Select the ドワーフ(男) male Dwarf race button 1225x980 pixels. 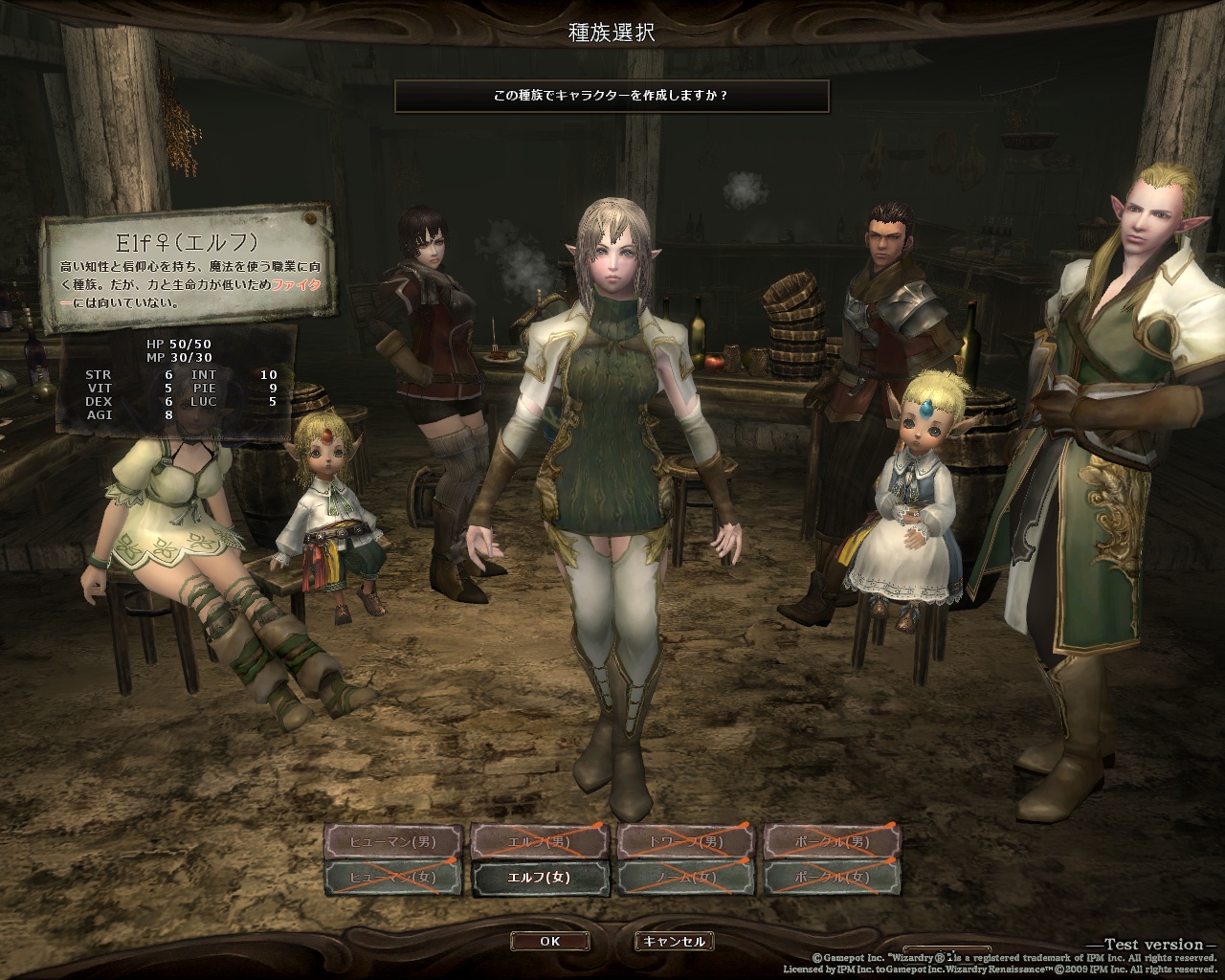[686, 842]
